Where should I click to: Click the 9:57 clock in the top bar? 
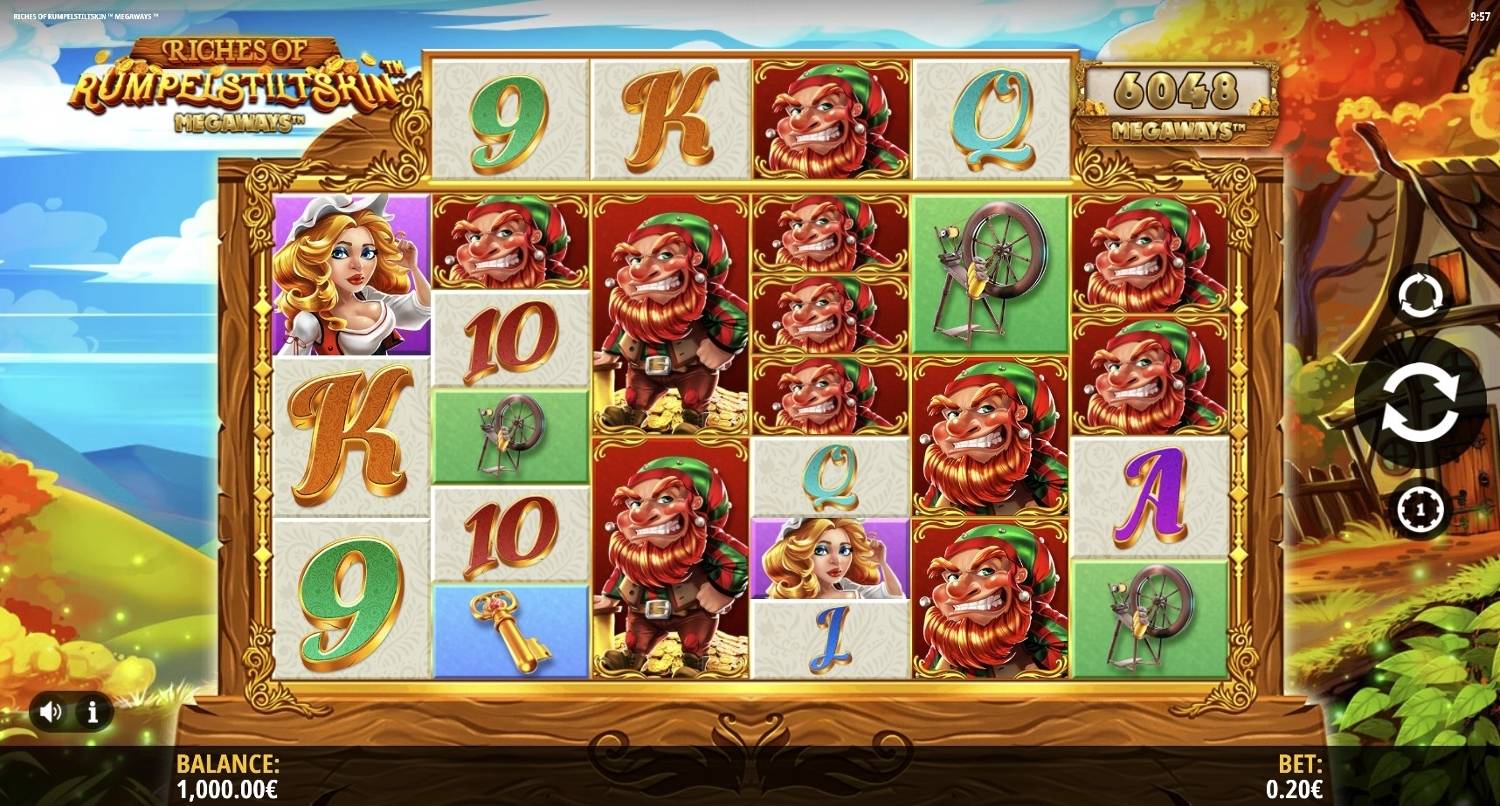1482,15
